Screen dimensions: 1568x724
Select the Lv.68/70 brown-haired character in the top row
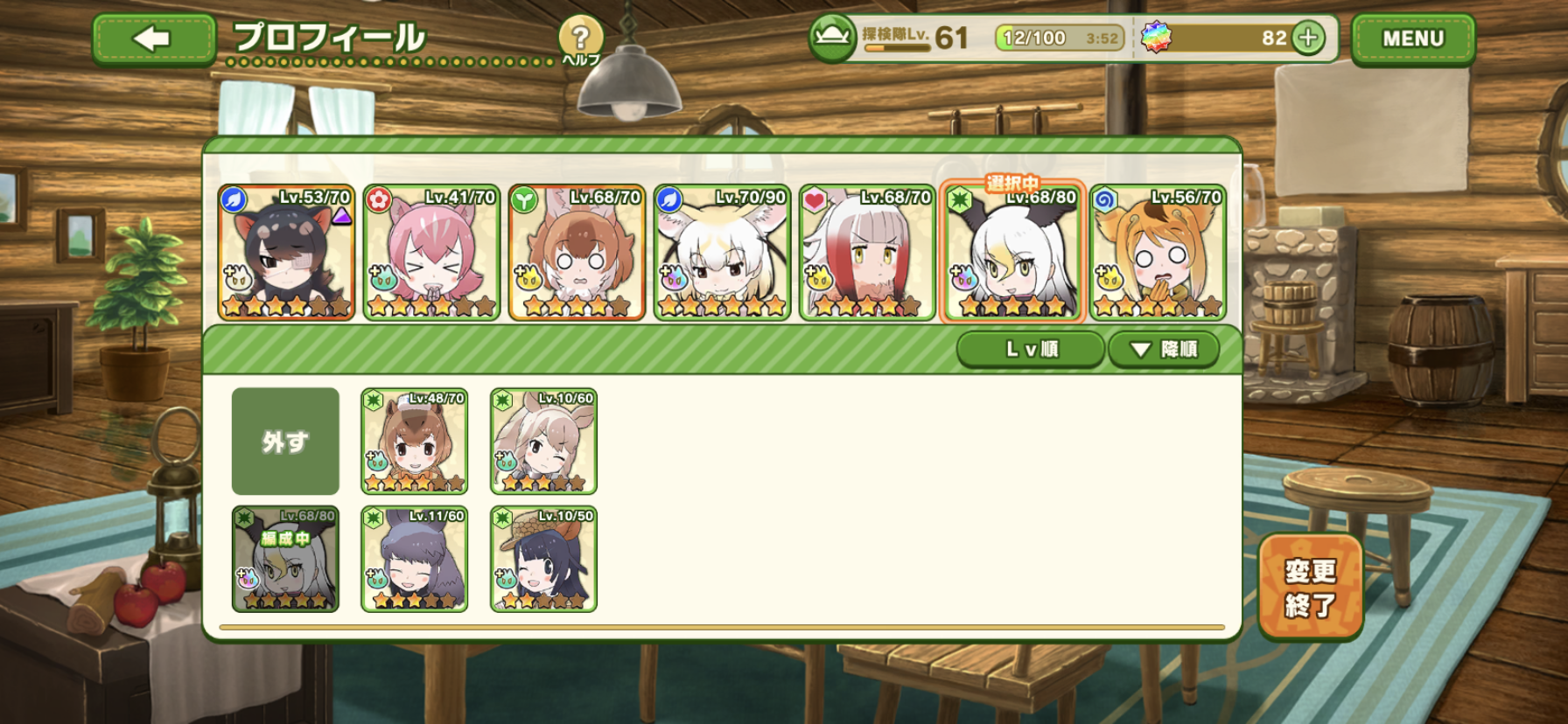coord(577,253)
